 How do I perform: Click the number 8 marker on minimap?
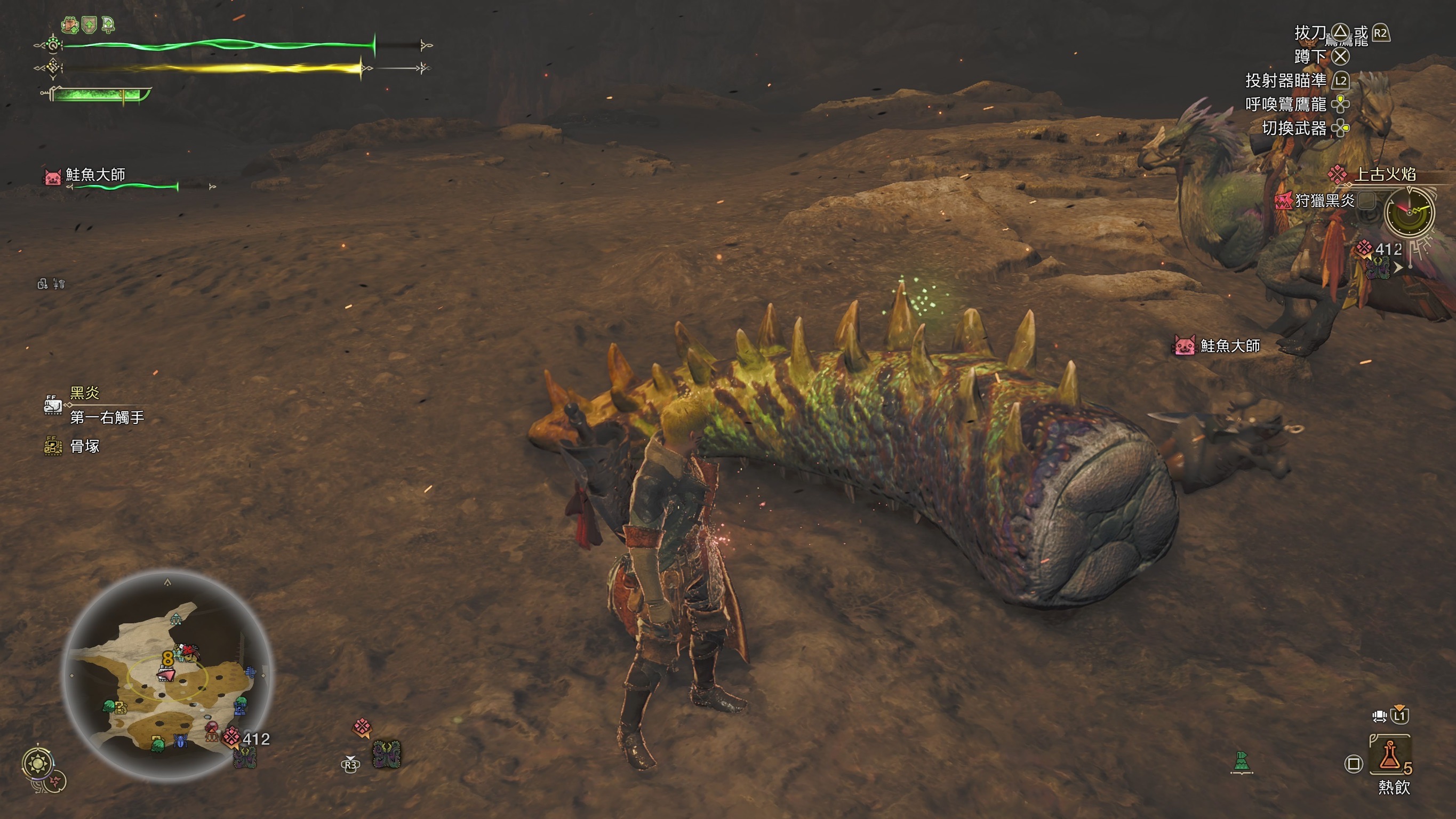click(x=167, y=658)
